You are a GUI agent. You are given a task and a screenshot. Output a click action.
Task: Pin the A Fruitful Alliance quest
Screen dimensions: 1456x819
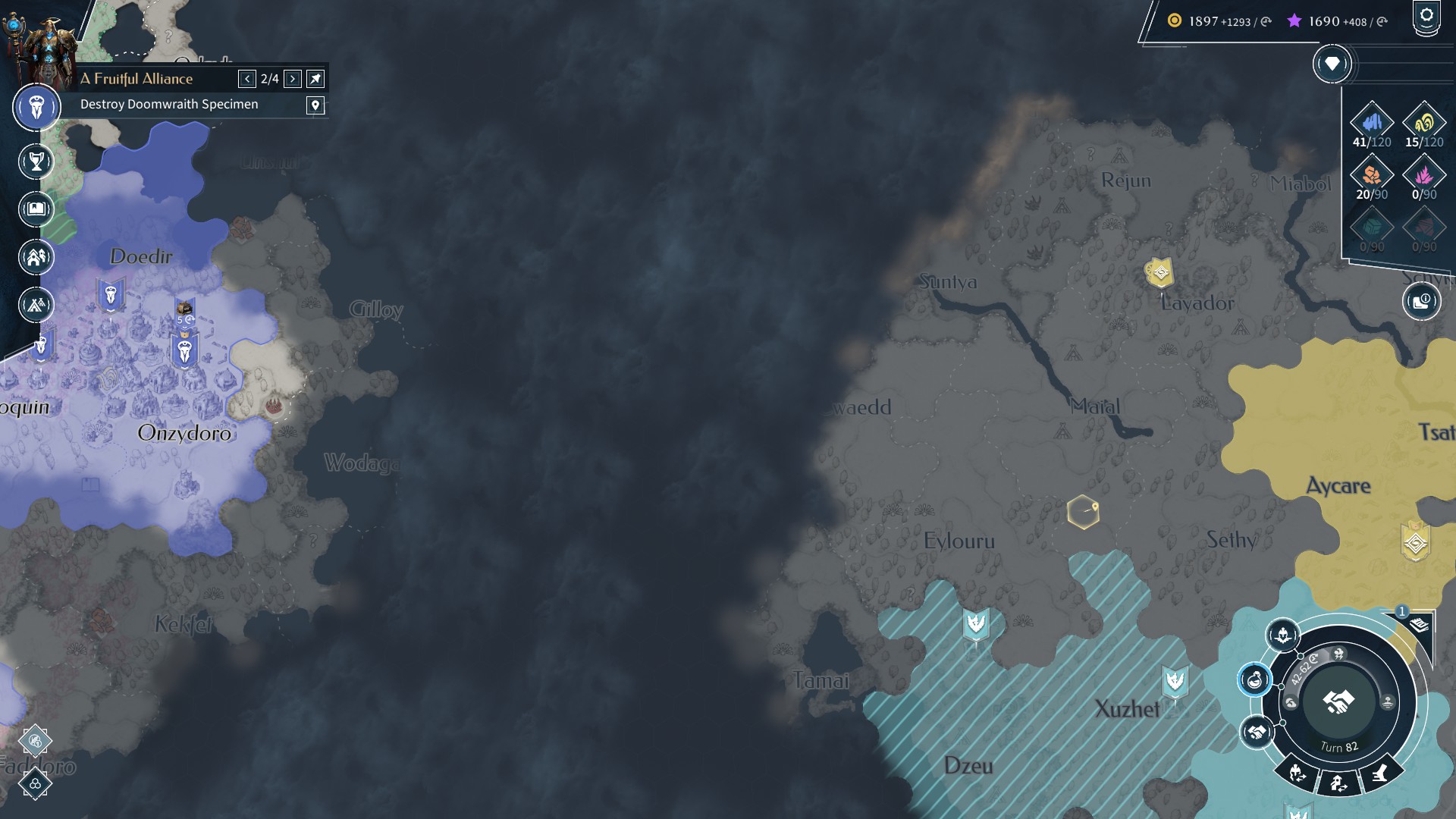316,78
